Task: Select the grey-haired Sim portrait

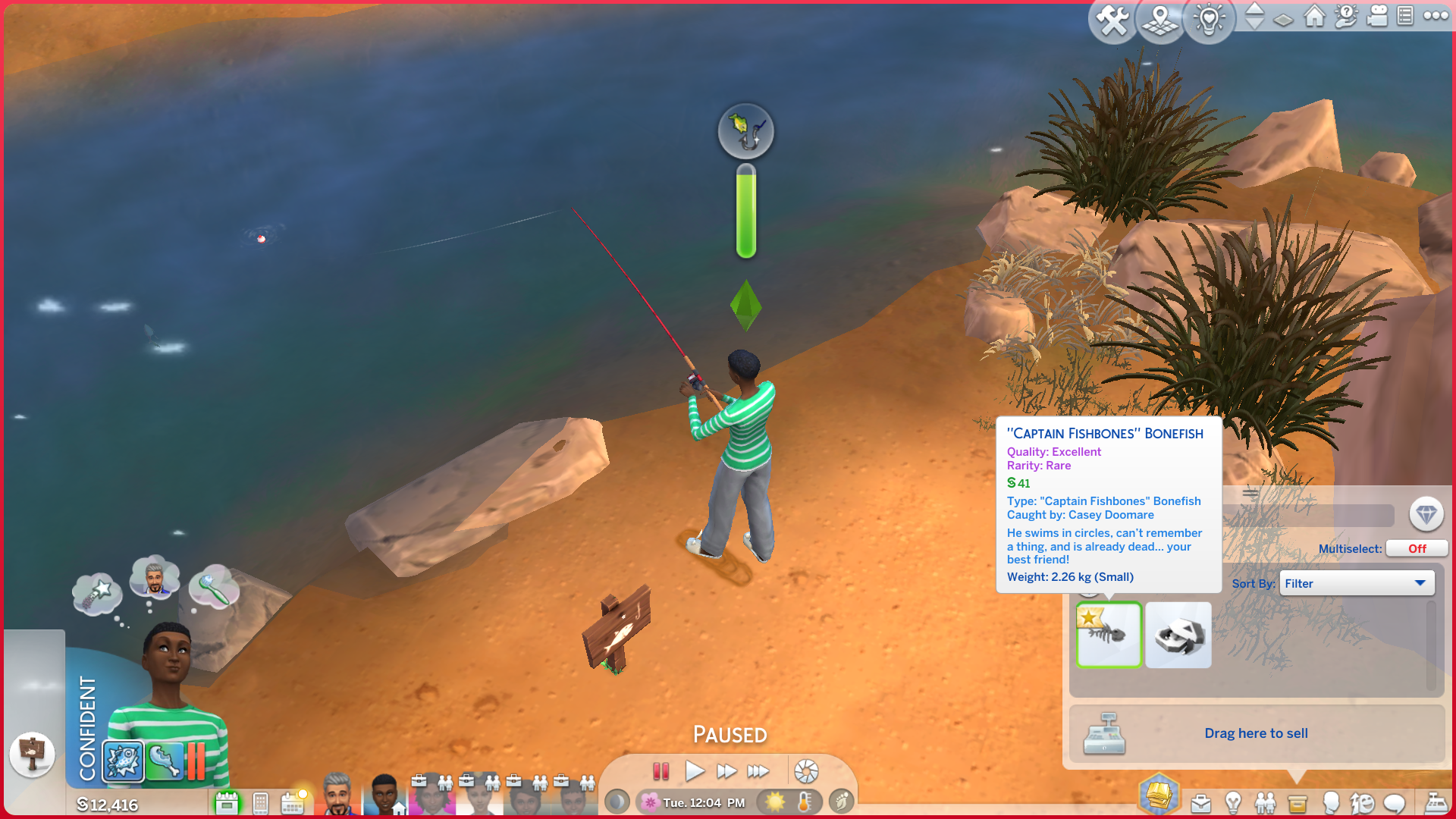Action: [x=337, y=795]
